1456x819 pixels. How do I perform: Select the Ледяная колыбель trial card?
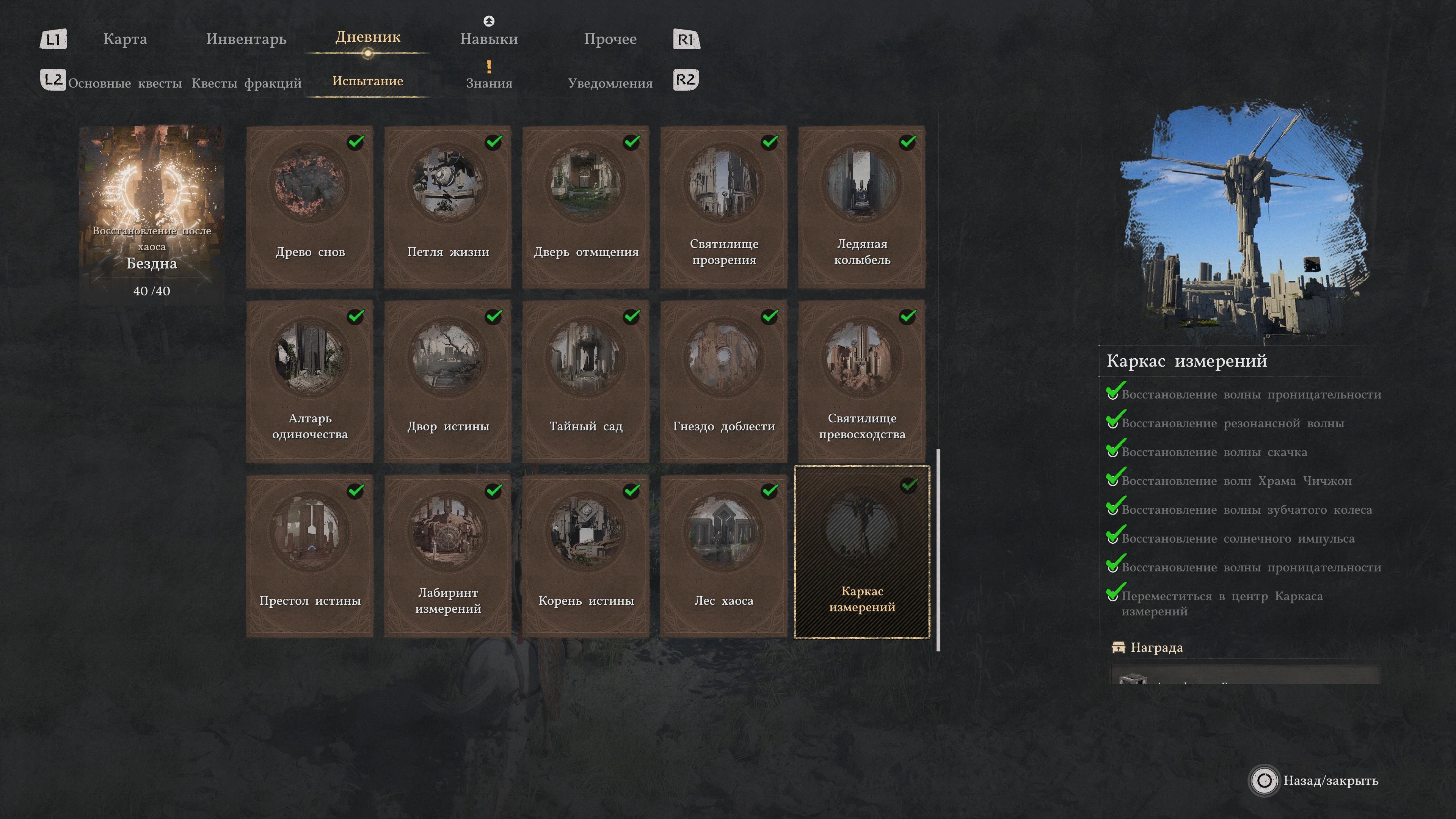(861, 207)
